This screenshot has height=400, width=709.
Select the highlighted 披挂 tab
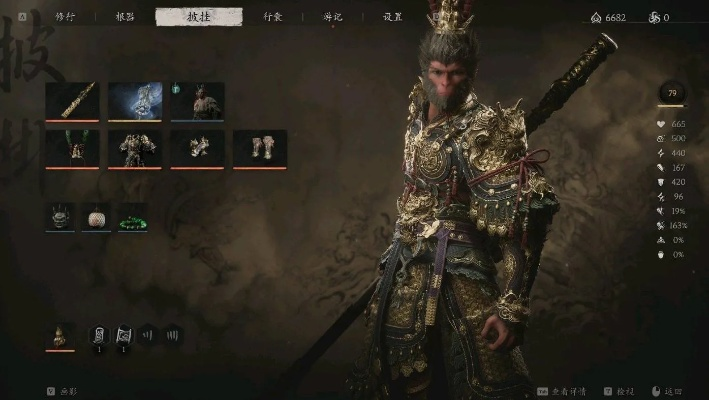(x=199, y=17)
